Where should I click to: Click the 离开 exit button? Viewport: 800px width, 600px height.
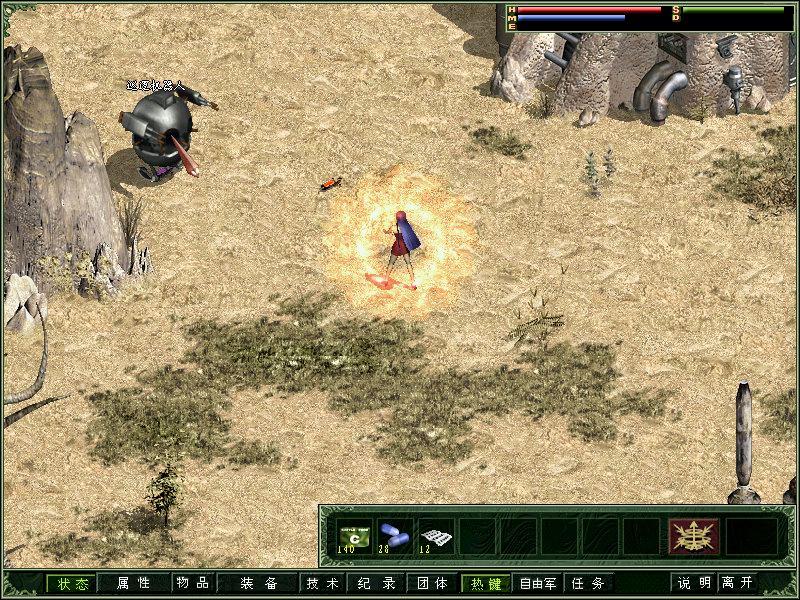point(738,584)
